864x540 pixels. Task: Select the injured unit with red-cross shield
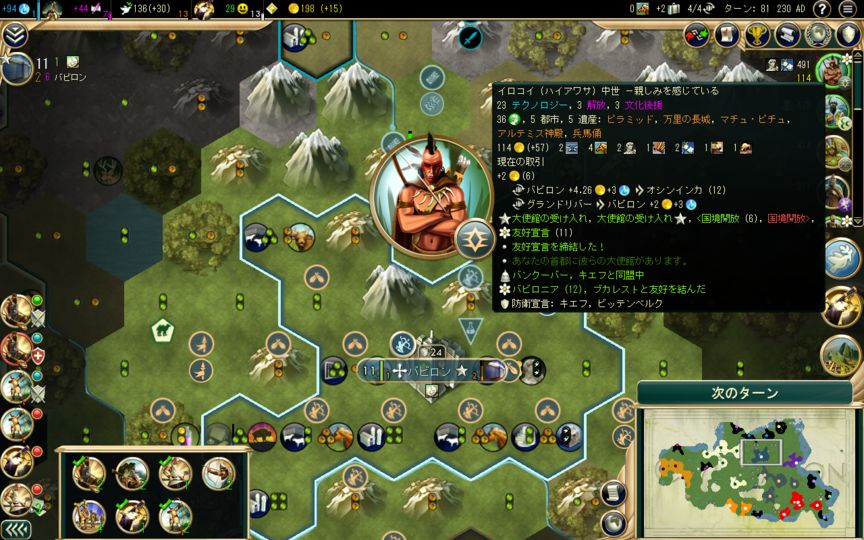tap(17, 348)
